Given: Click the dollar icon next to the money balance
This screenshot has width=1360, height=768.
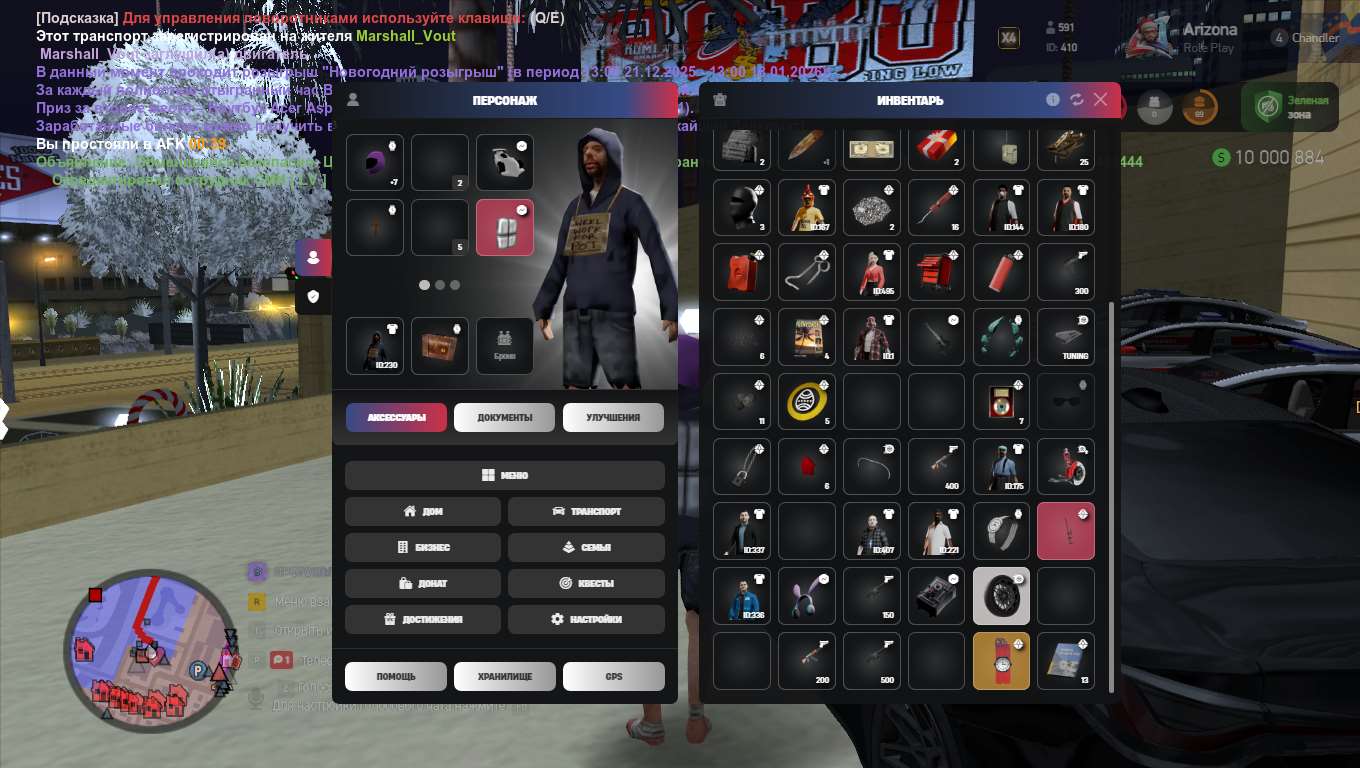Looking at the screenshot, I should pyautogui.click(x=1220, y=157).
